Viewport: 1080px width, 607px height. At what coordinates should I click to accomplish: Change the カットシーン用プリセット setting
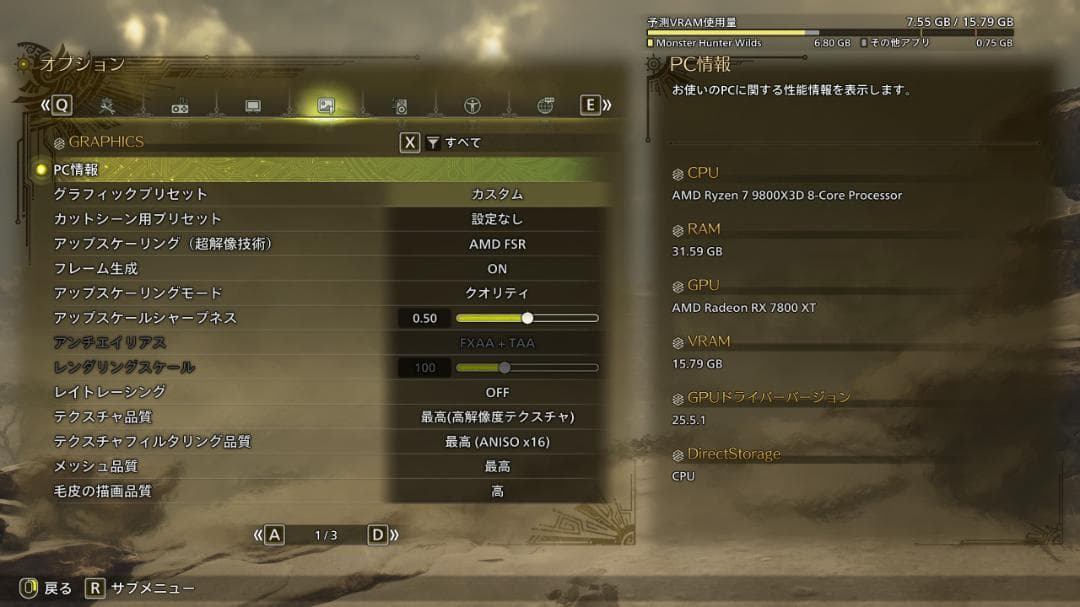click(497, 219)
